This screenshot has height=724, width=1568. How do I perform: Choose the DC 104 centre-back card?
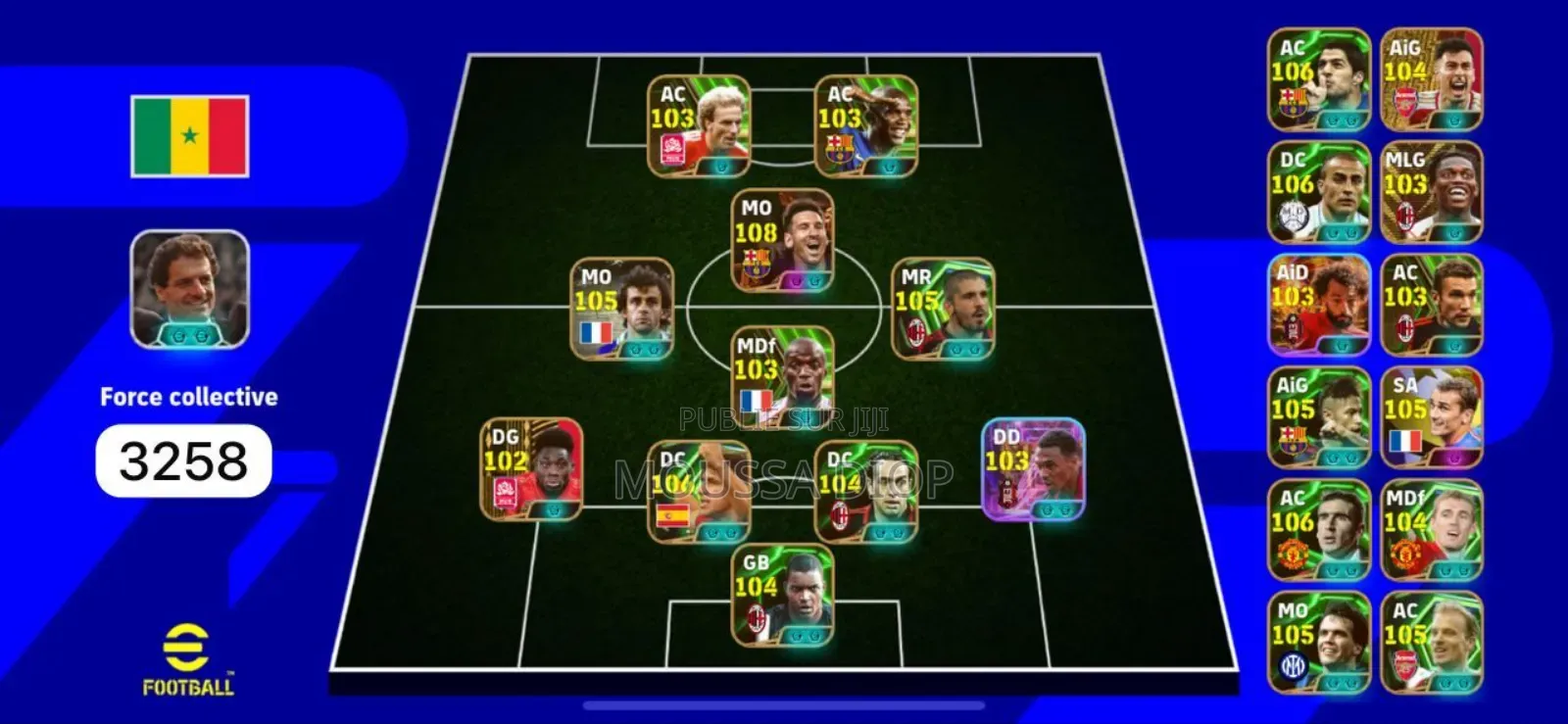click(866, 491)
